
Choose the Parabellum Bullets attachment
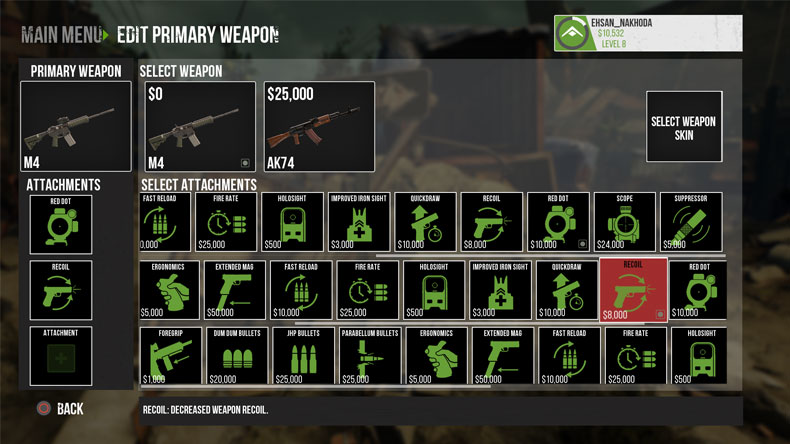pos(369,358)
